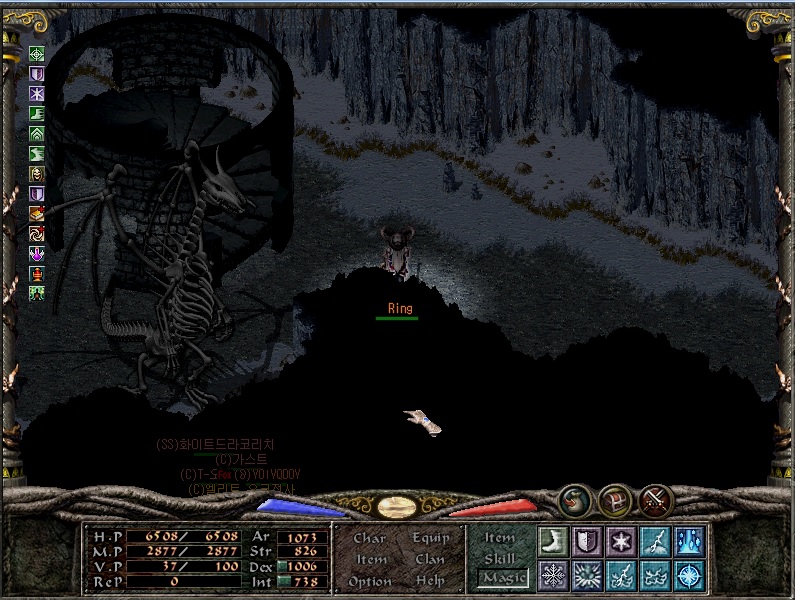
Task: Open the Help menu
Action: [x=430, y=582]
